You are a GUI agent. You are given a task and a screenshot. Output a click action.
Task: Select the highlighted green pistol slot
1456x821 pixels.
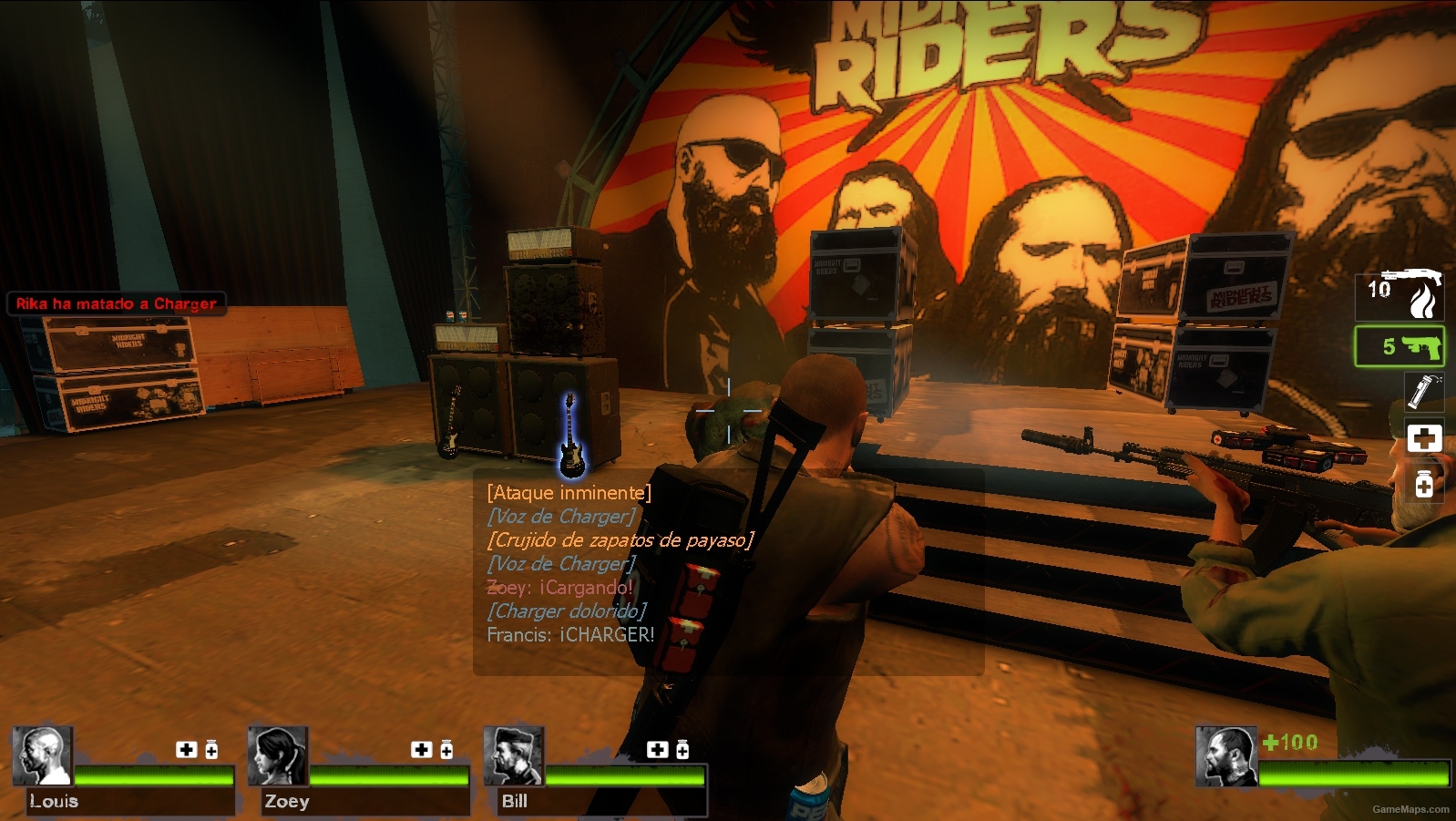point(1400,347)
